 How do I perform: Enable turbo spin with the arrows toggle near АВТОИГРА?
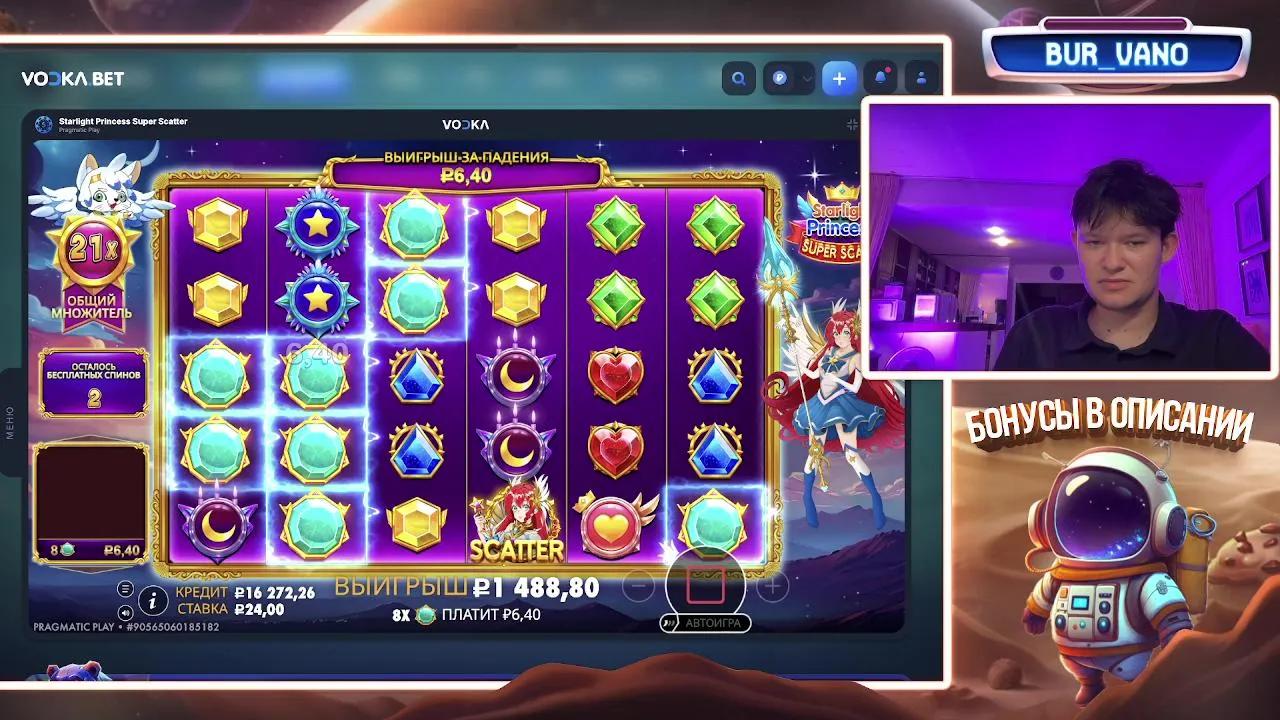668,622
